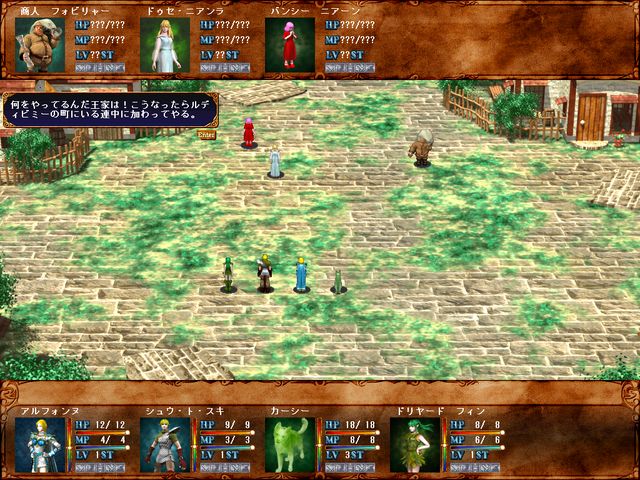Select アルフォンヌ's knight portrait
Image resolution: width=640 pixels, height=480 pixels.
pyautogui.click(x=40, y=444)
